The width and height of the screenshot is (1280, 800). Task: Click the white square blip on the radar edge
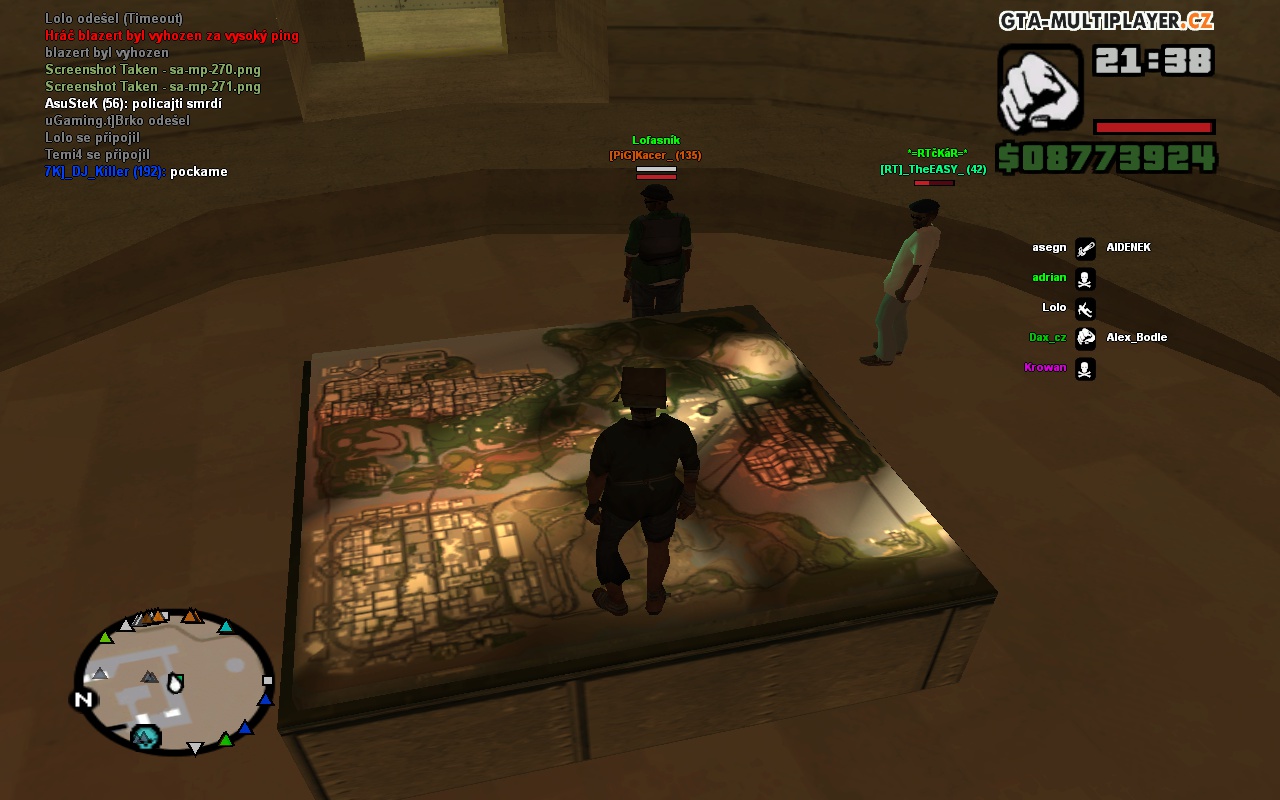[x=267, y=680]
